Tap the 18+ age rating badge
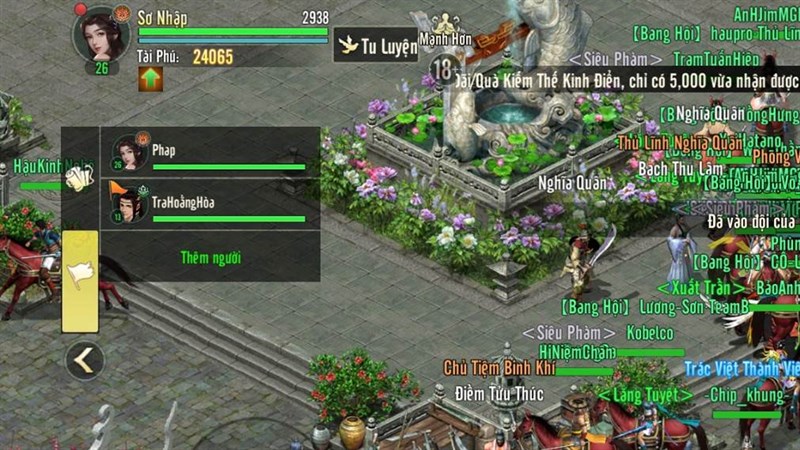The height and width of the screenshot is (450, 800). (443, 70)
